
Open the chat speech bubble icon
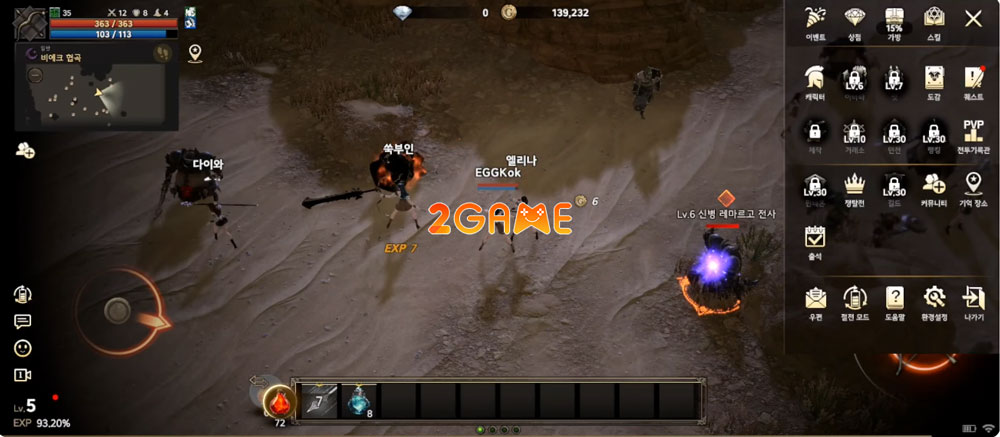click(x=22, y=321)
